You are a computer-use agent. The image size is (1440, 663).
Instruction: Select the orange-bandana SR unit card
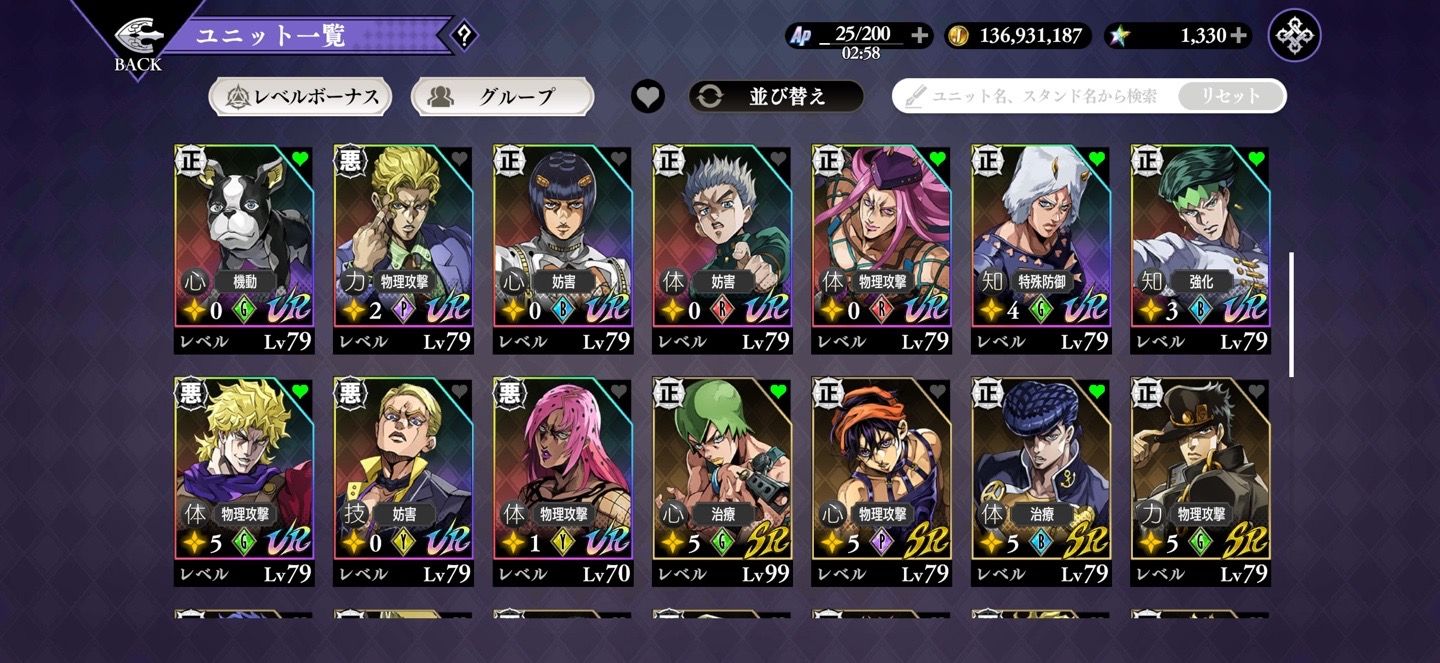(881, 481)
